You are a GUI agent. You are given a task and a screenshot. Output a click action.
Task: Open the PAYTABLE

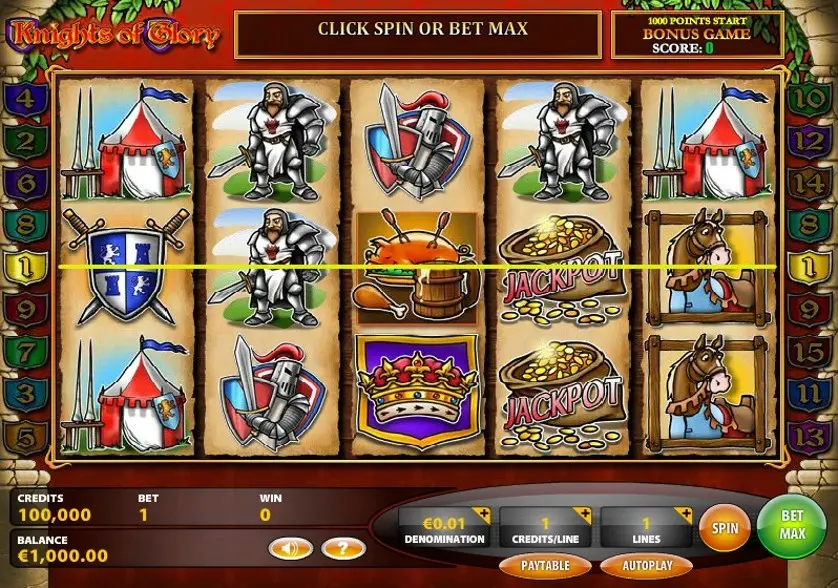546,565
